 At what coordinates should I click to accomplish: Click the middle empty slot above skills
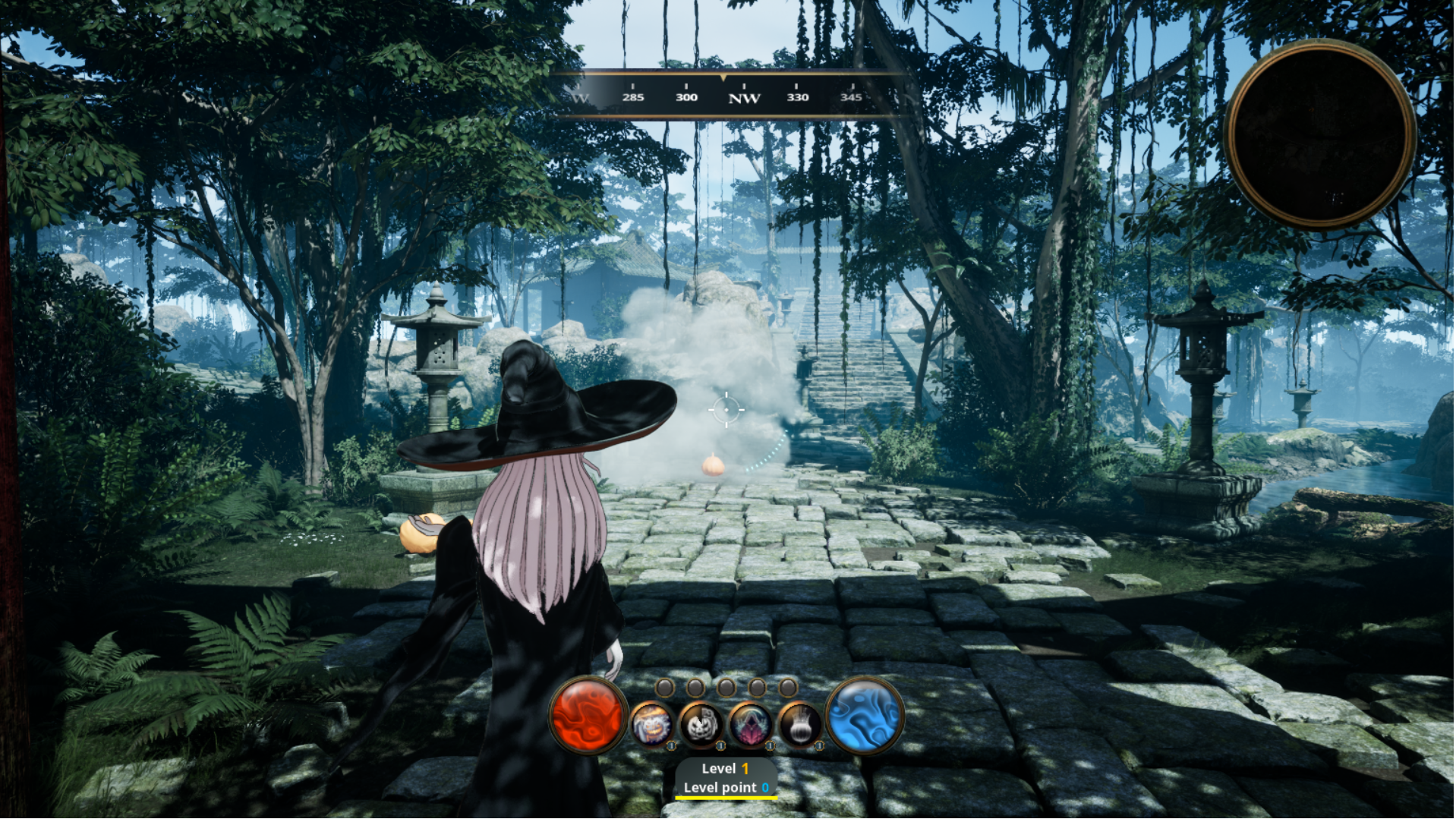click(727, 688)
